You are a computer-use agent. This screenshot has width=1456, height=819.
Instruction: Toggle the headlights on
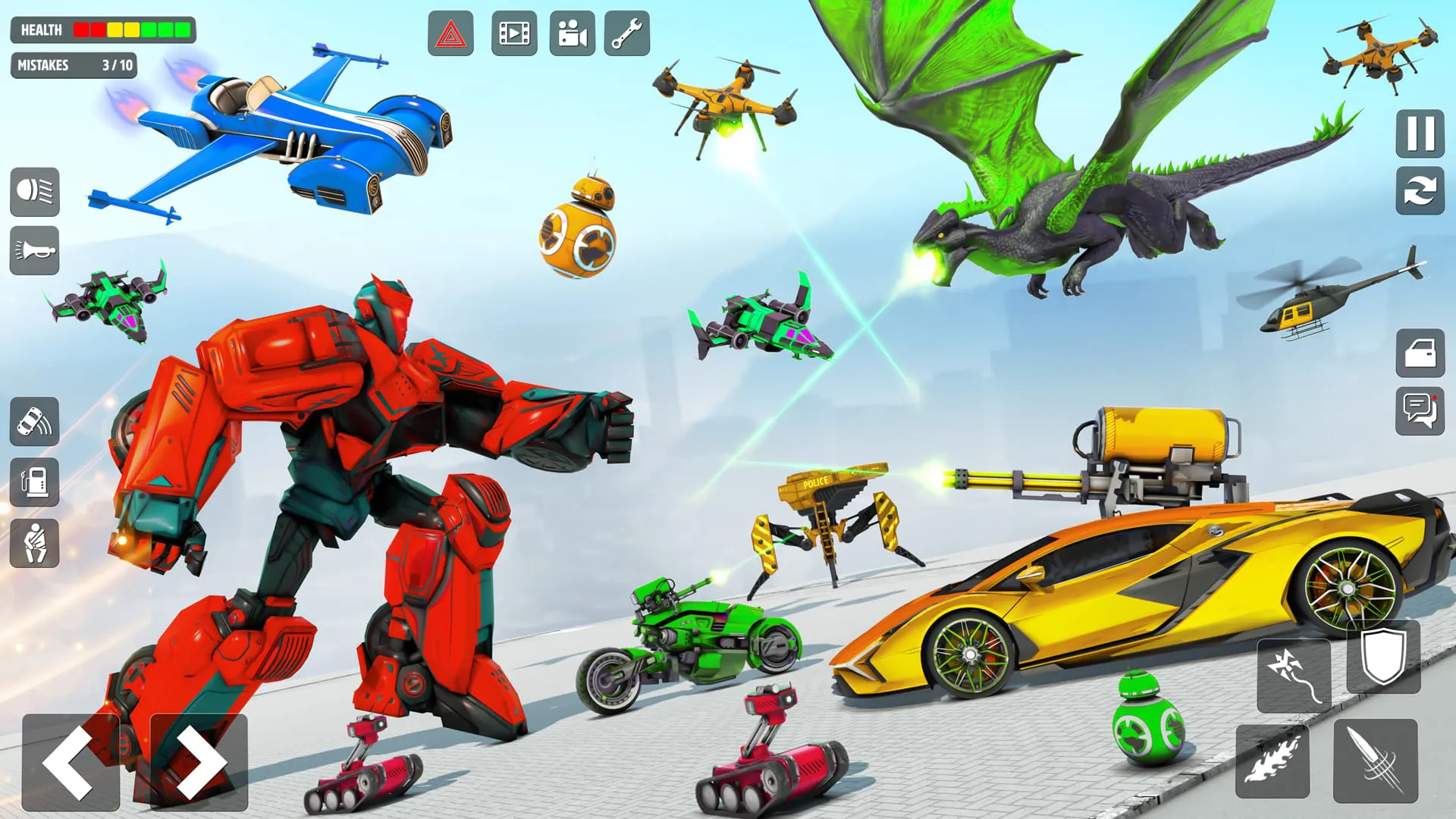click(x=34, y=193)
